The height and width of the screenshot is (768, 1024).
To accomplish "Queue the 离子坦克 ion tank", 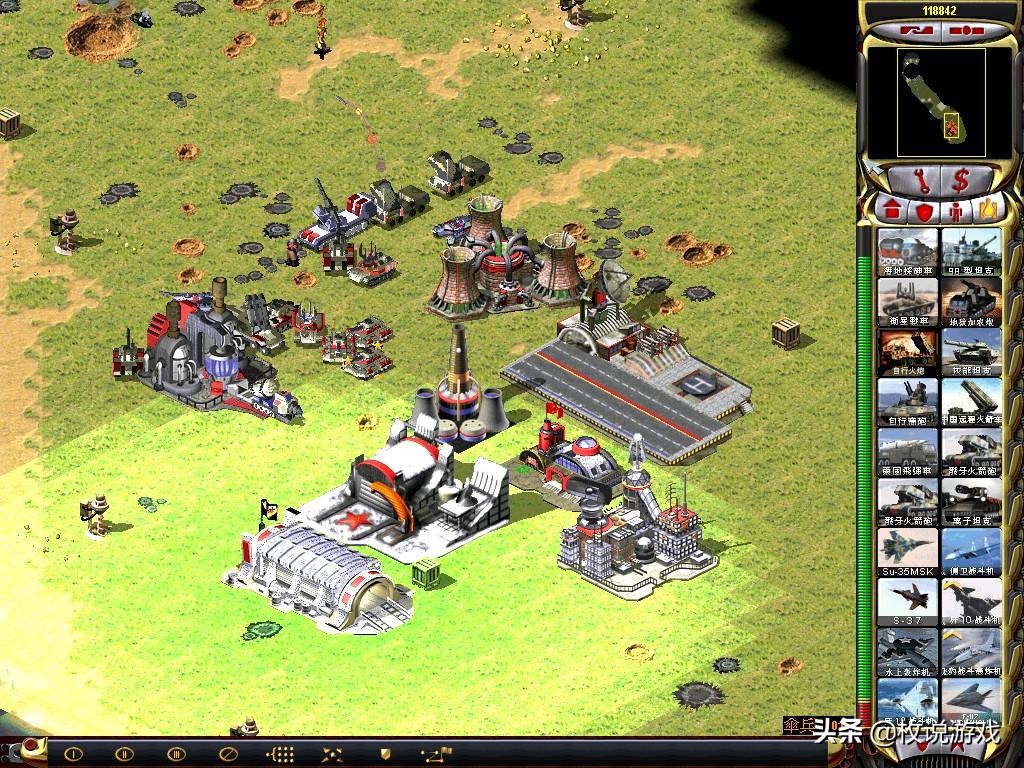I will (971, 501).
